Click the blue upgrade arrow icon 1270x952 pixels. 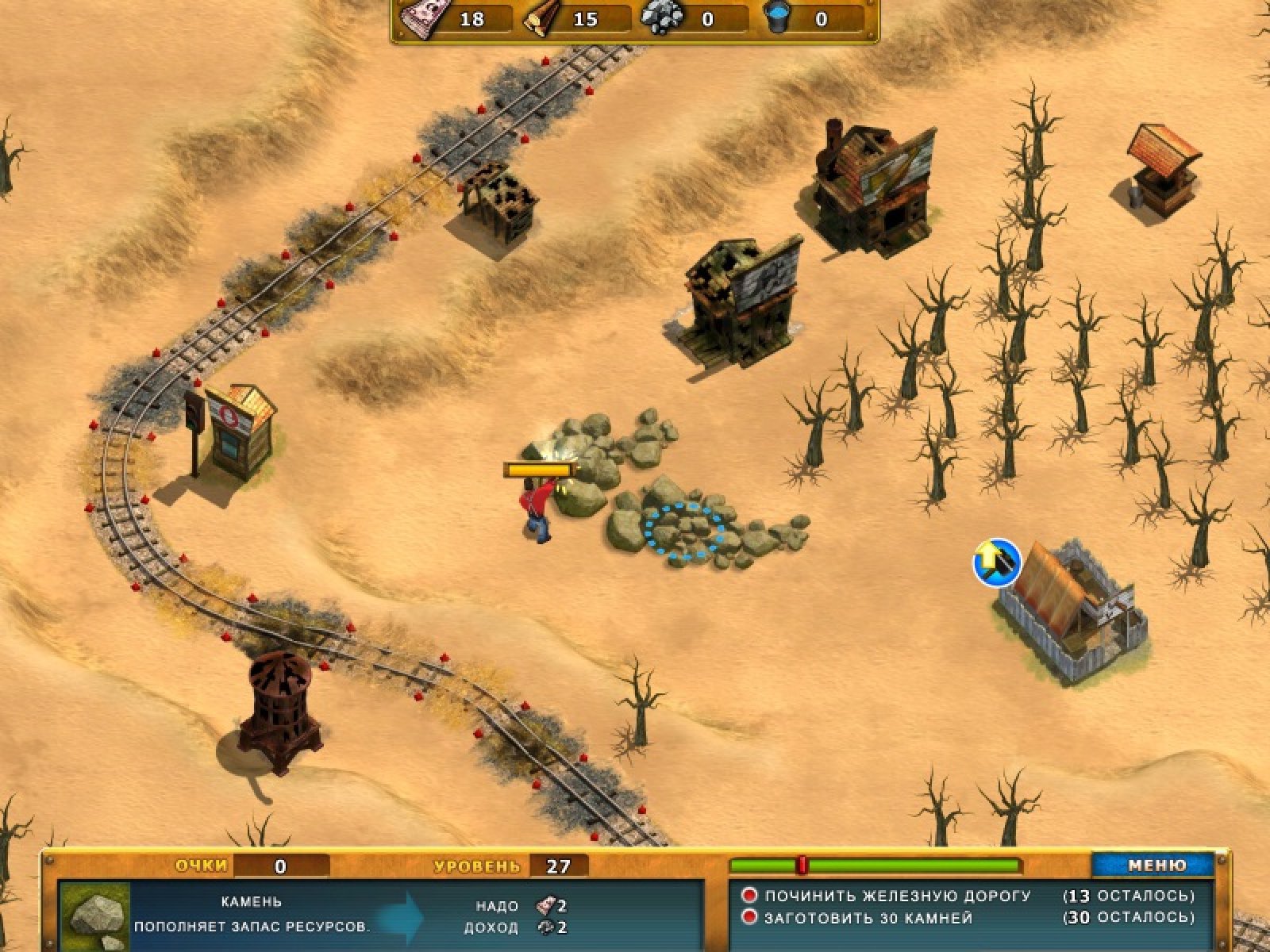coord(997,562)
